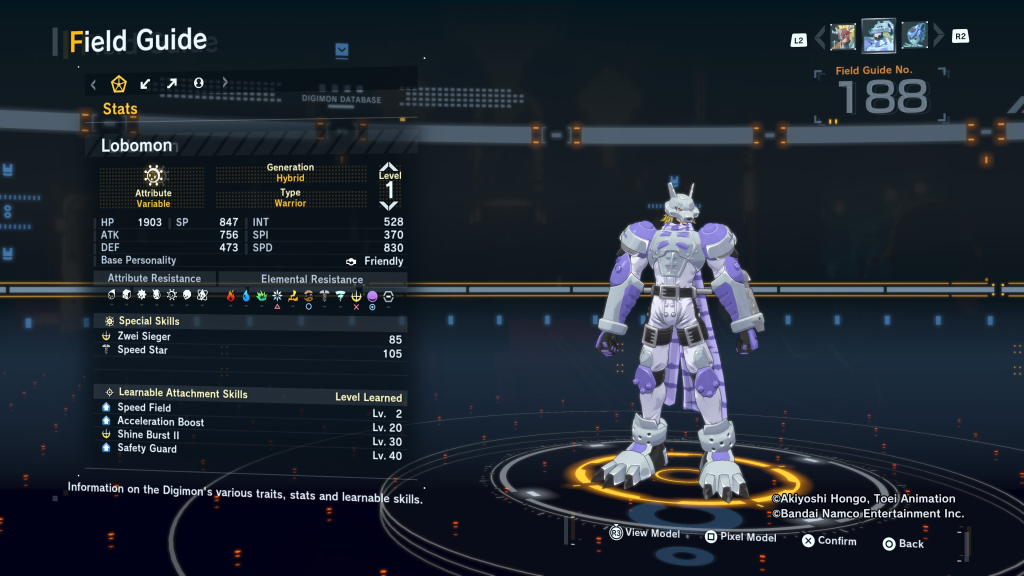Choose the Acceleration Boost attachment skill
Screen dimensions: 1024x576
[160, 422]
